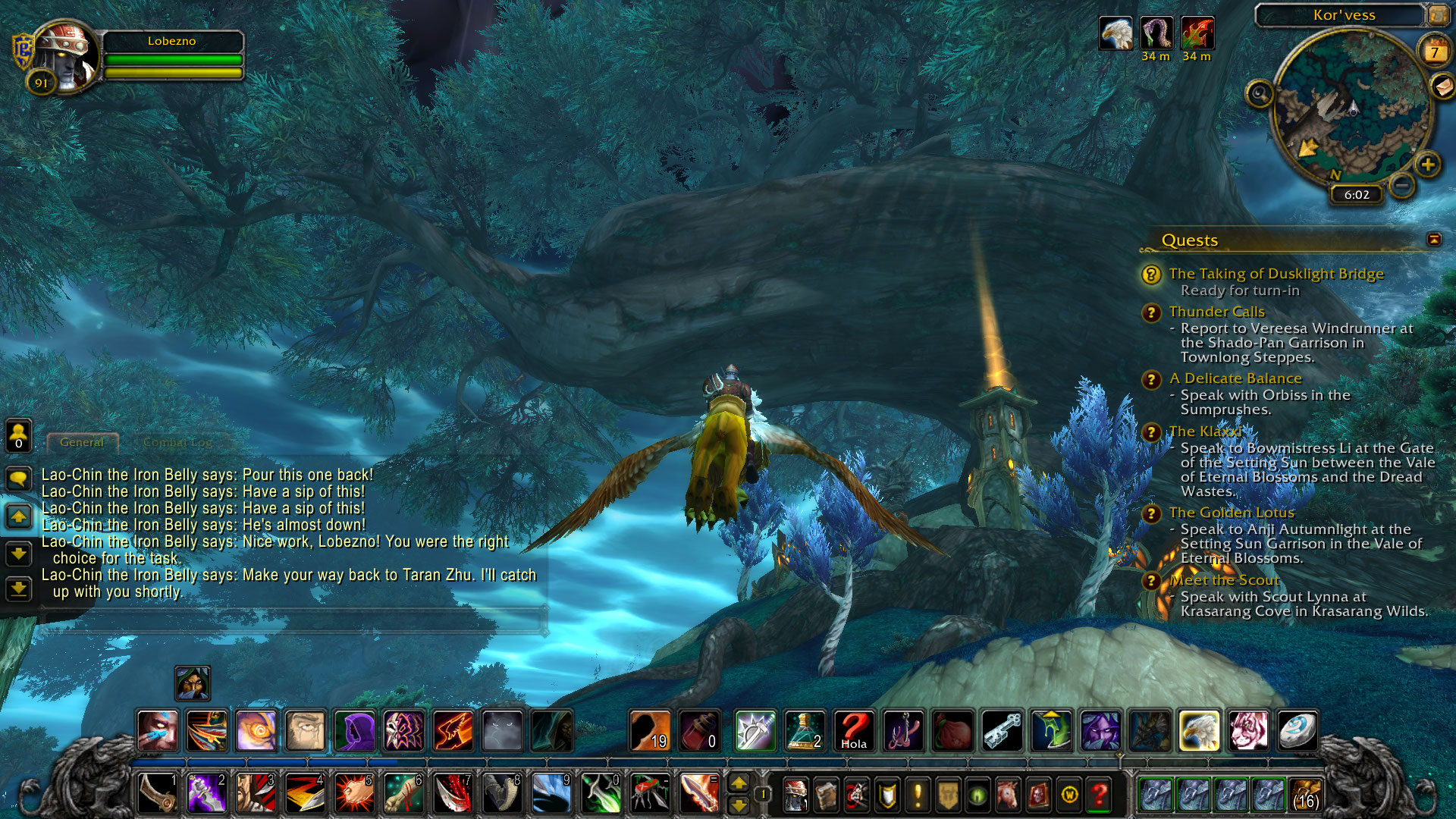Viewport: 1456px width, 819px height.
Task: Check the mail envelope icon by the minimap
Action: tap(1443, 86)
